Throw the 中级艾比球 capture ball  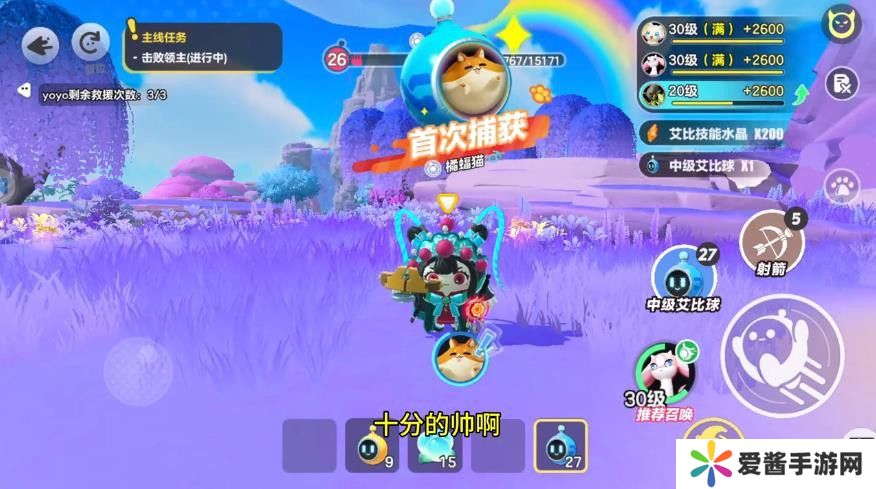tap(685, 275)
